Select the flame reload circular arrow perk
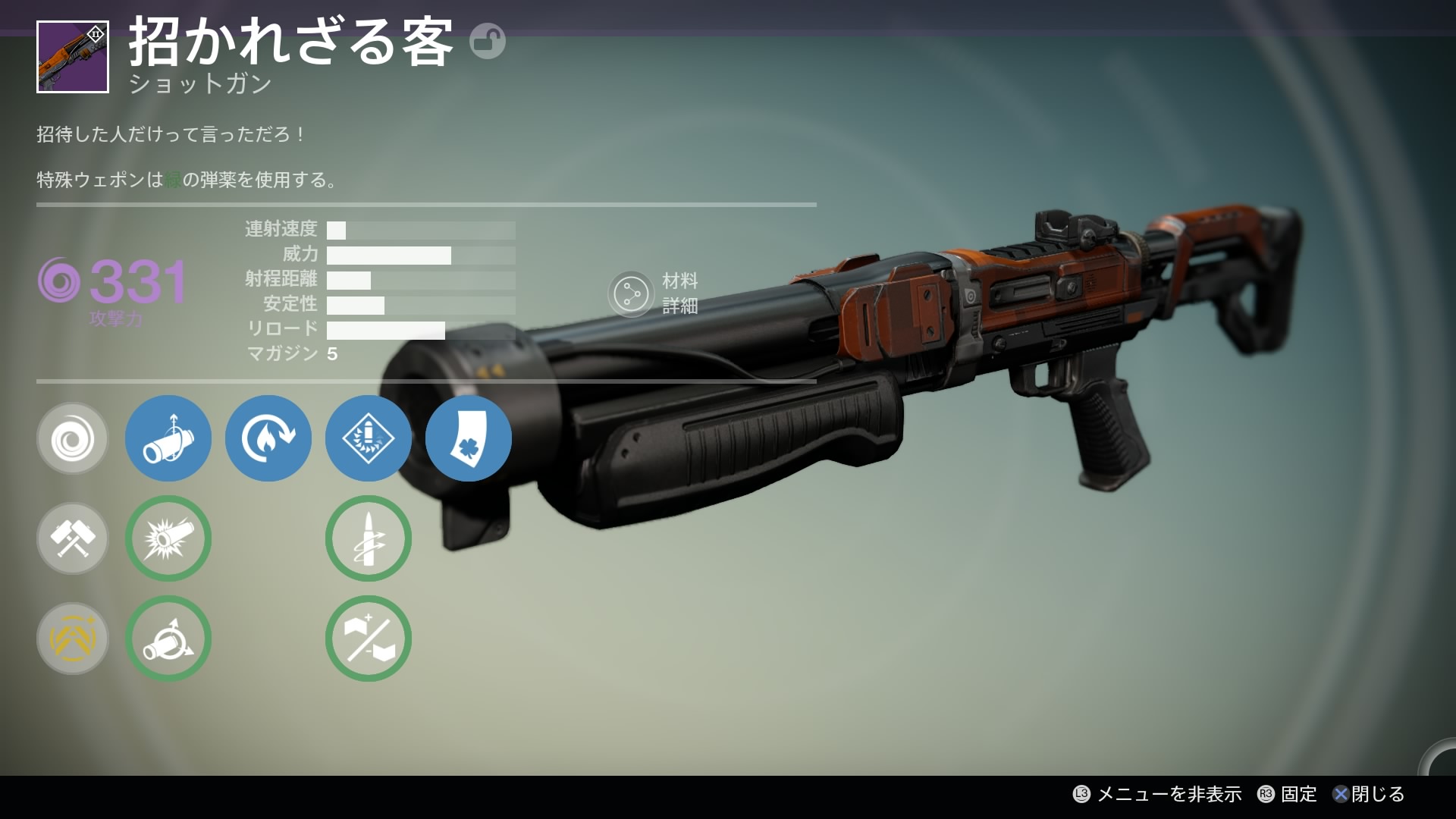1456x819 pixels. 268,438
